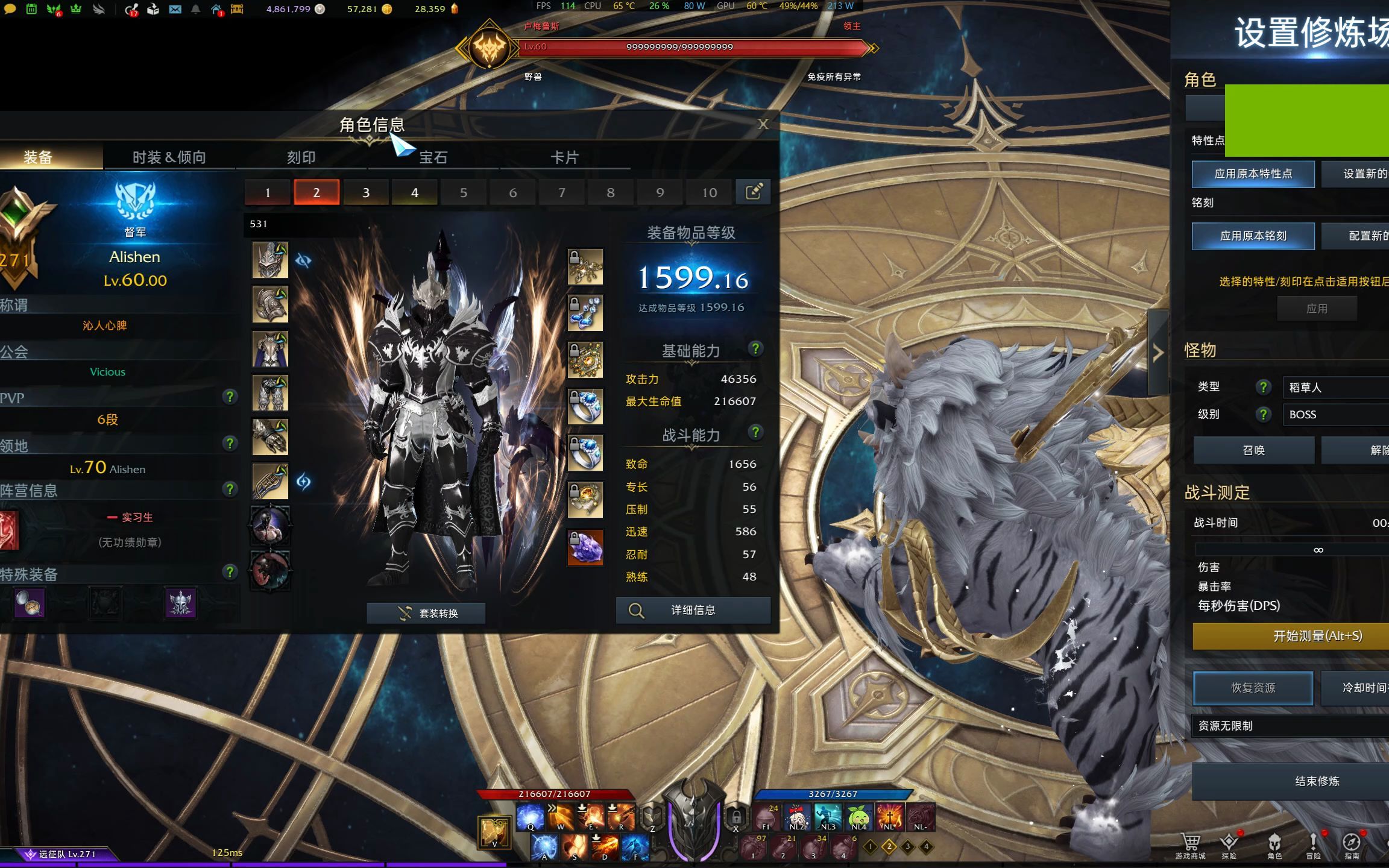This screenshot has height=868, width=1389.
Task: Select equipment preset 3
Action: [365, 192]
